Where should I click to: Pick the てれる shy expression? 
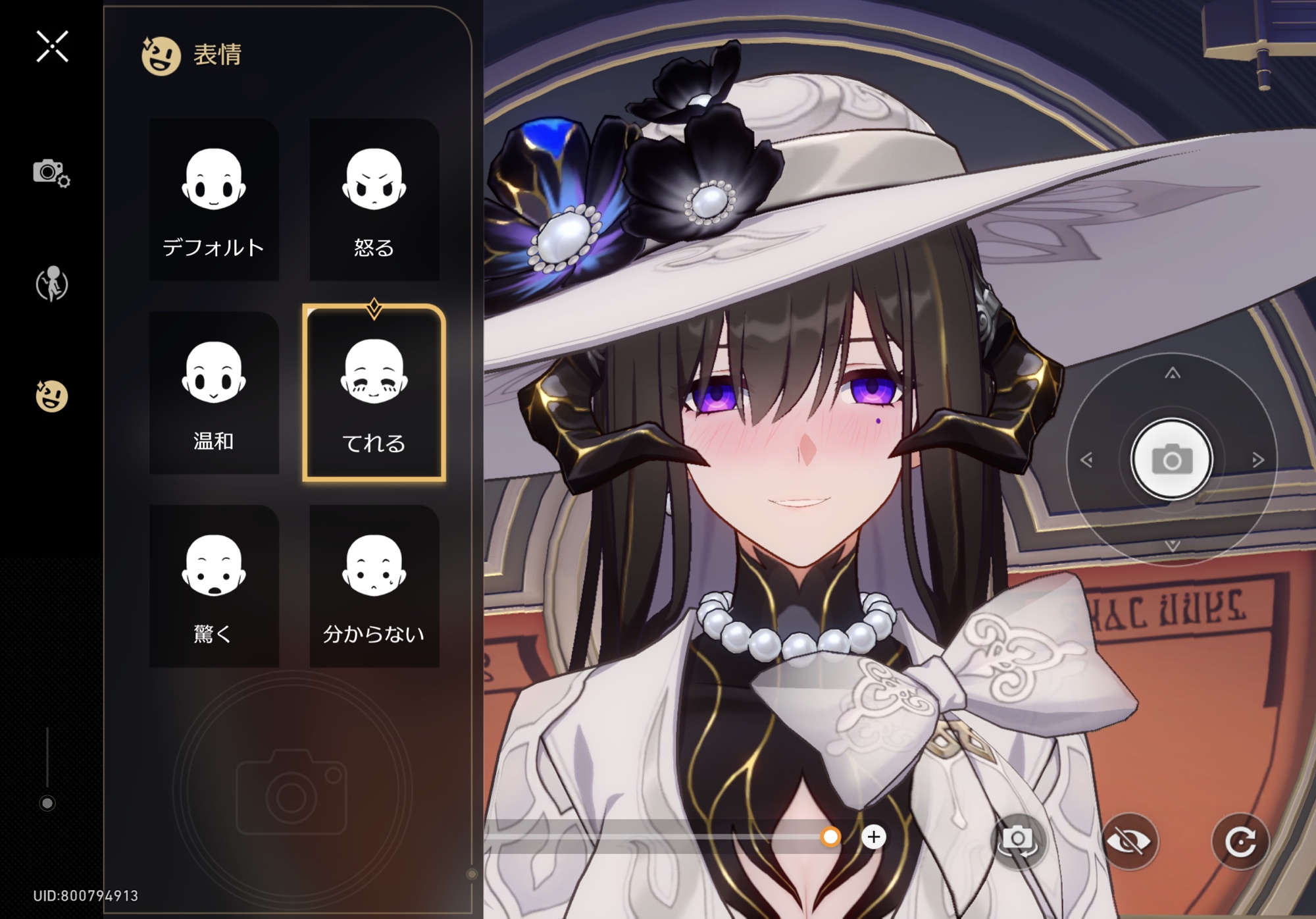pos(374,392)
